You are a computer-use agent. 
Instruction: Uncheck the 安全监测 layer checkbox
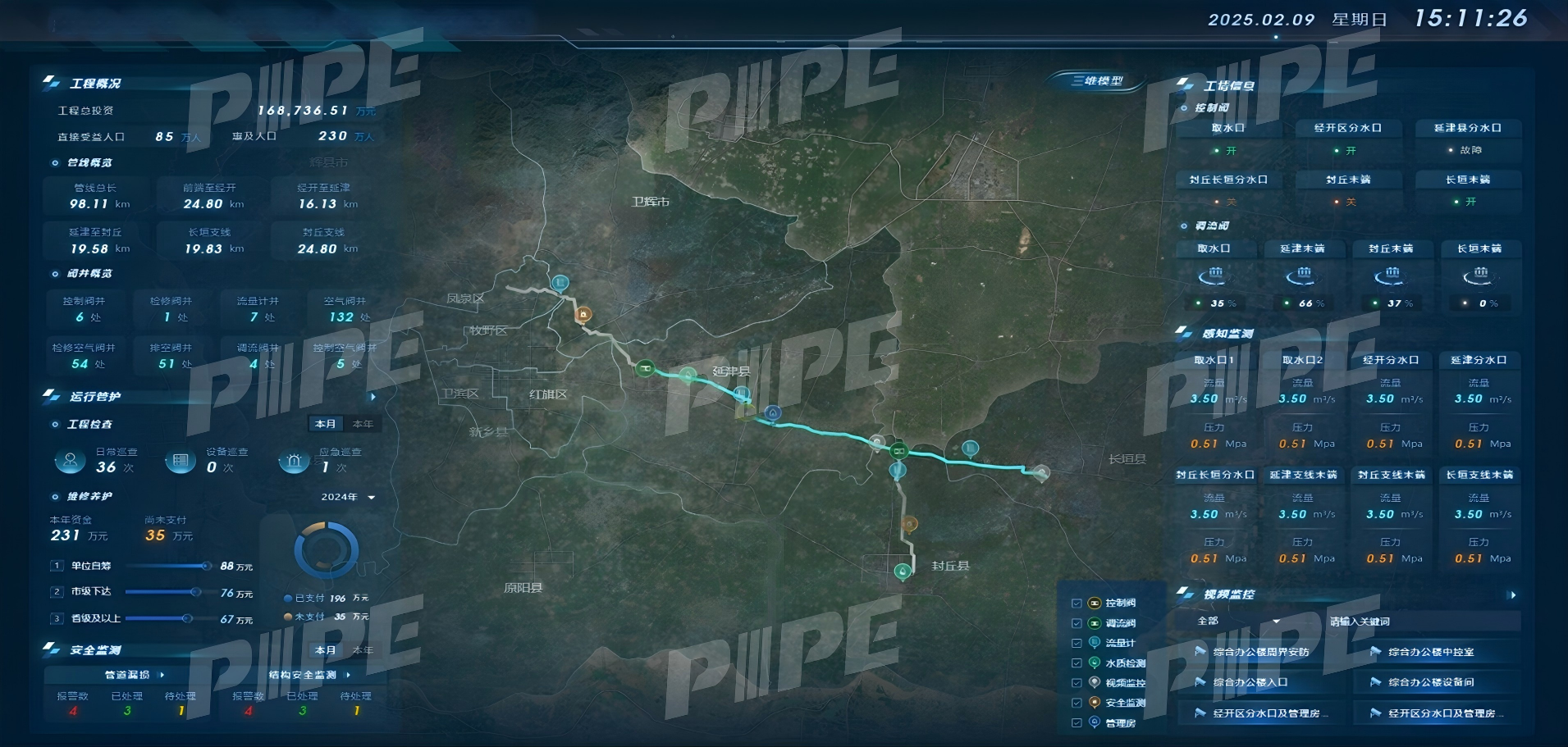(x=1077, y=703)
